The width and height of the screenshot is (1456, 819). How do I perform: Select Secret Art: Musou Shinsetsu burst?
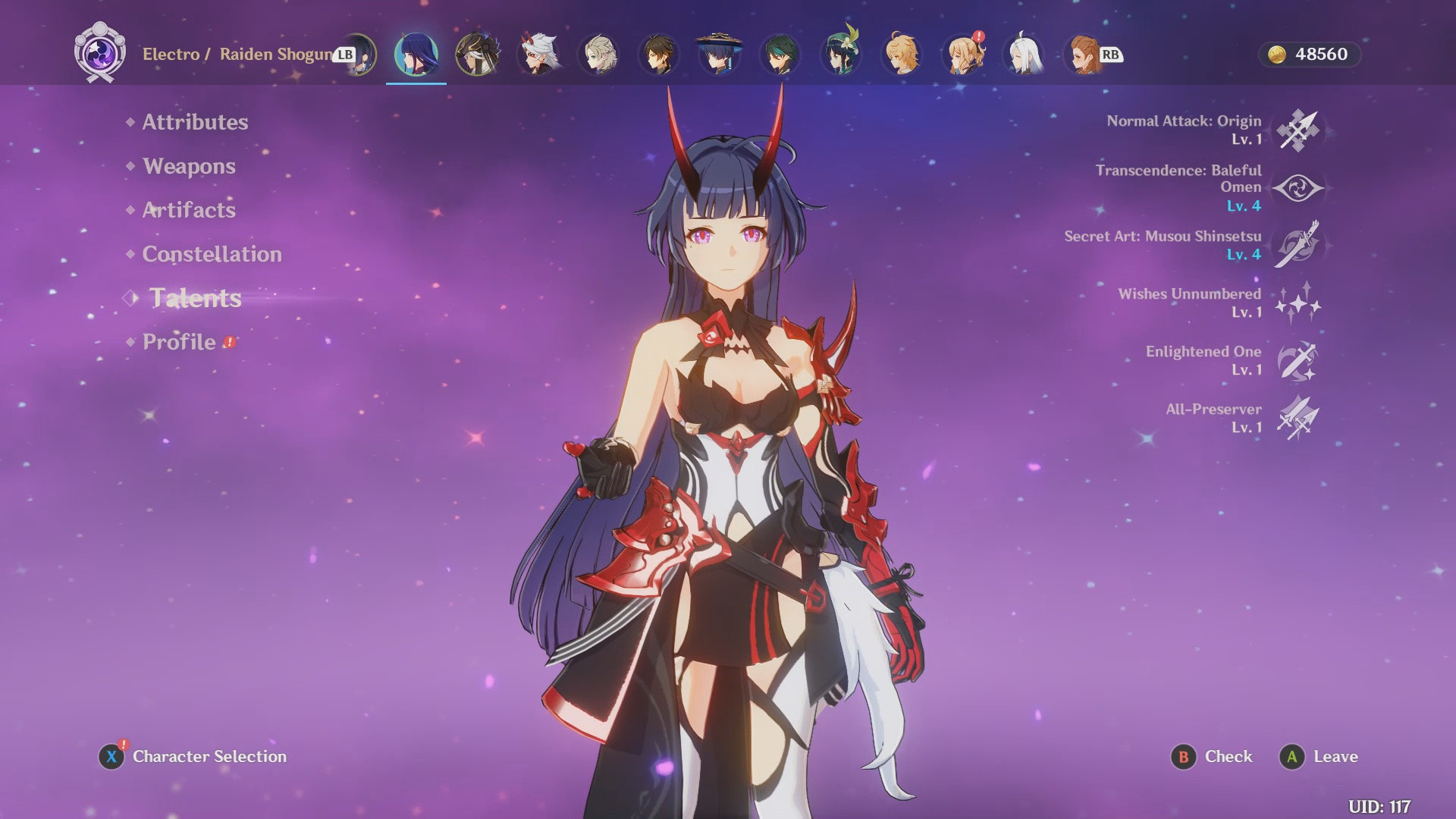1298,245
